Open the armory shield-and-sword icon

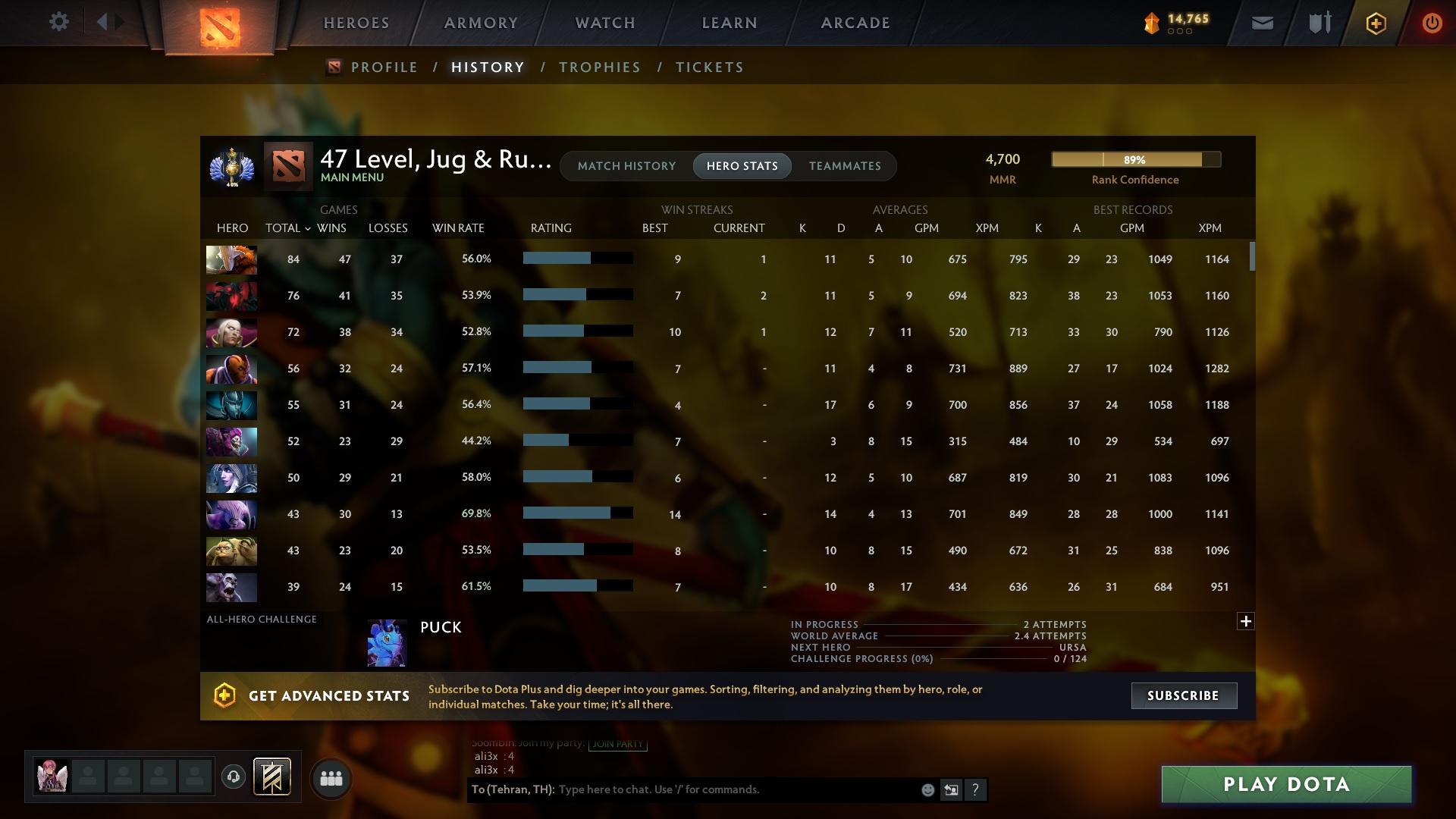[x=1318, y=23]
